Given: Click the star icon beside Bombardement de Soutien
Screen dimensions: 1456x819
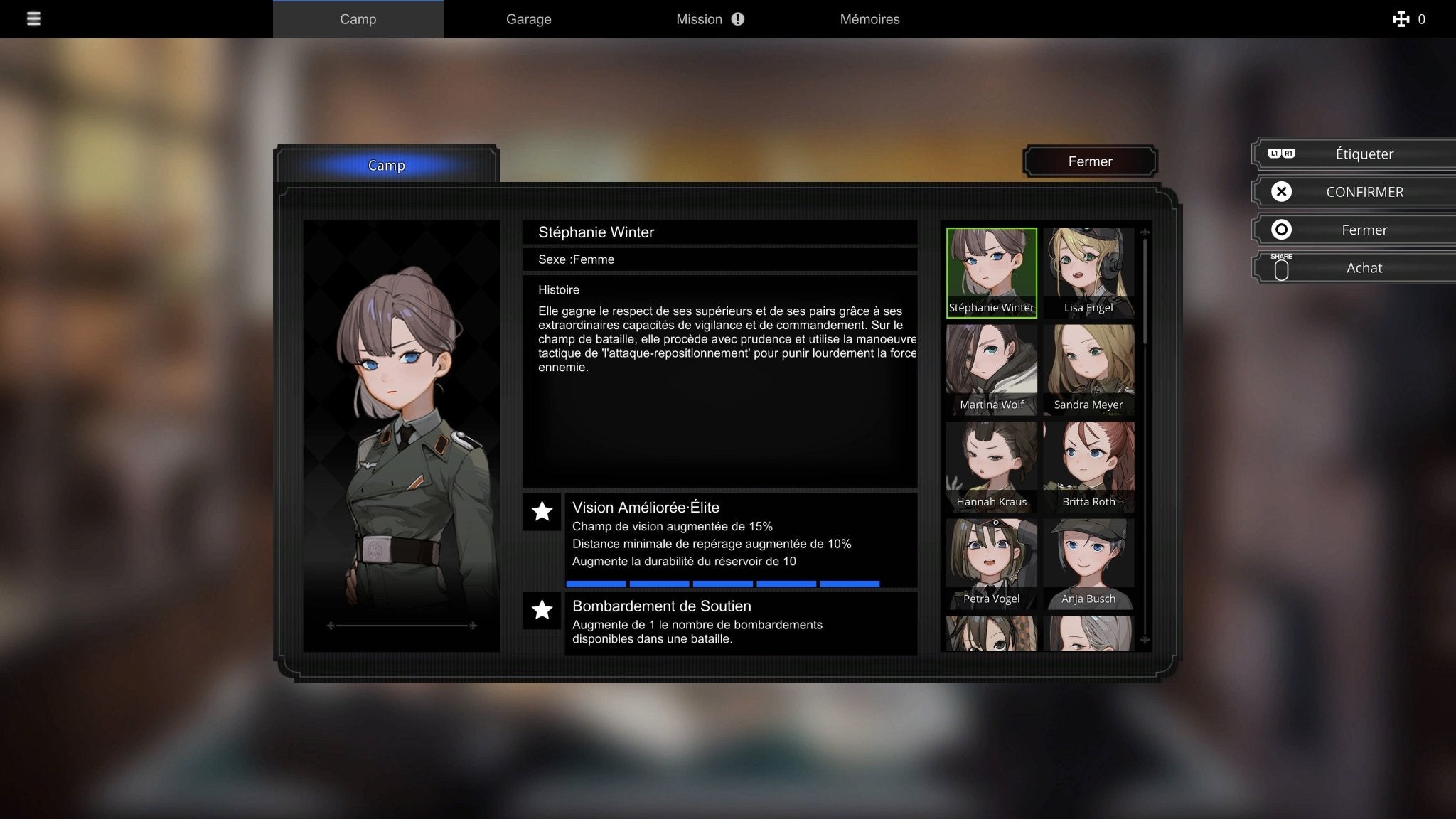Looking at the screenshot, I should click(x=542, y=610).
